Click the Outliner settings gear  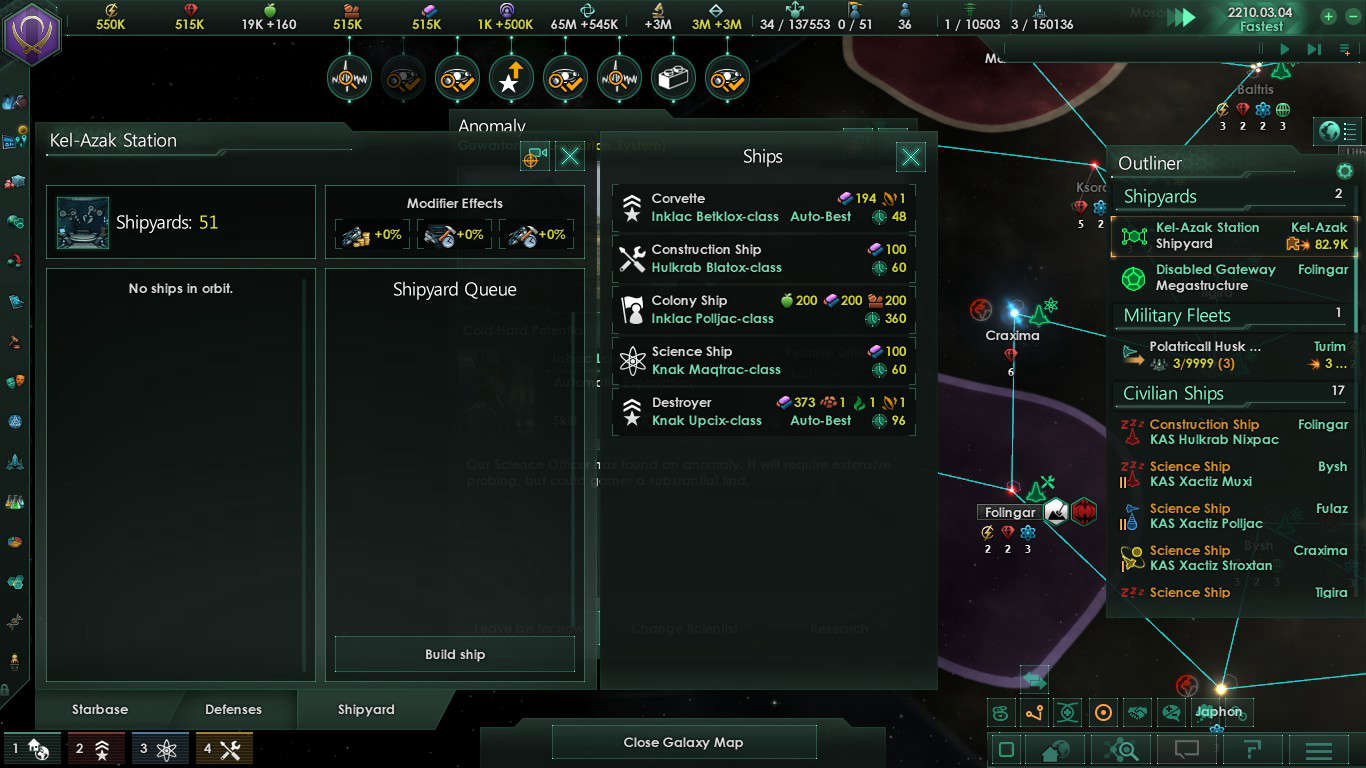[1344, 171]
